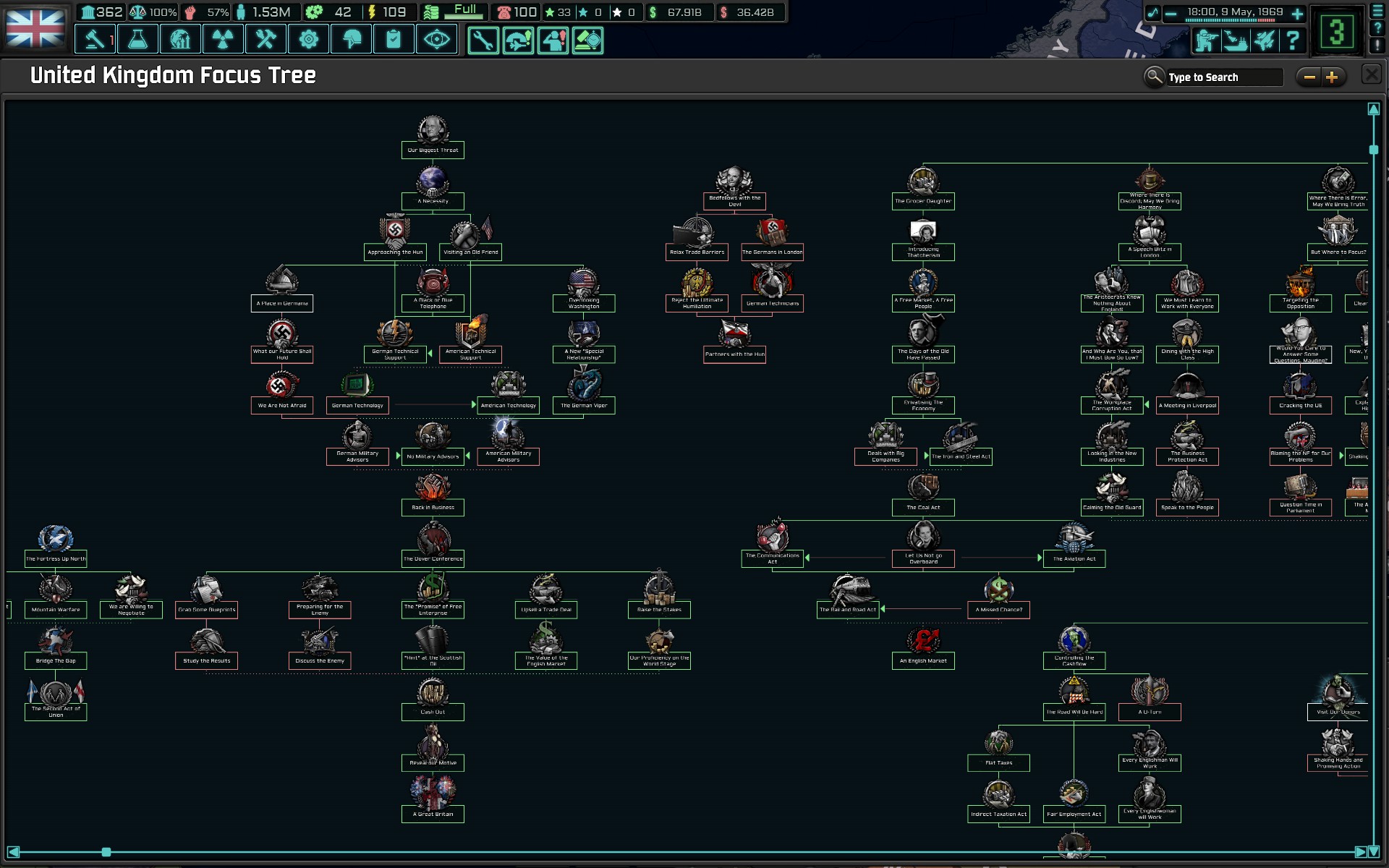This screenshot has width=1389, height=868.
Task: Open the research tab with the flask icon
Action: tap(137, 39)
